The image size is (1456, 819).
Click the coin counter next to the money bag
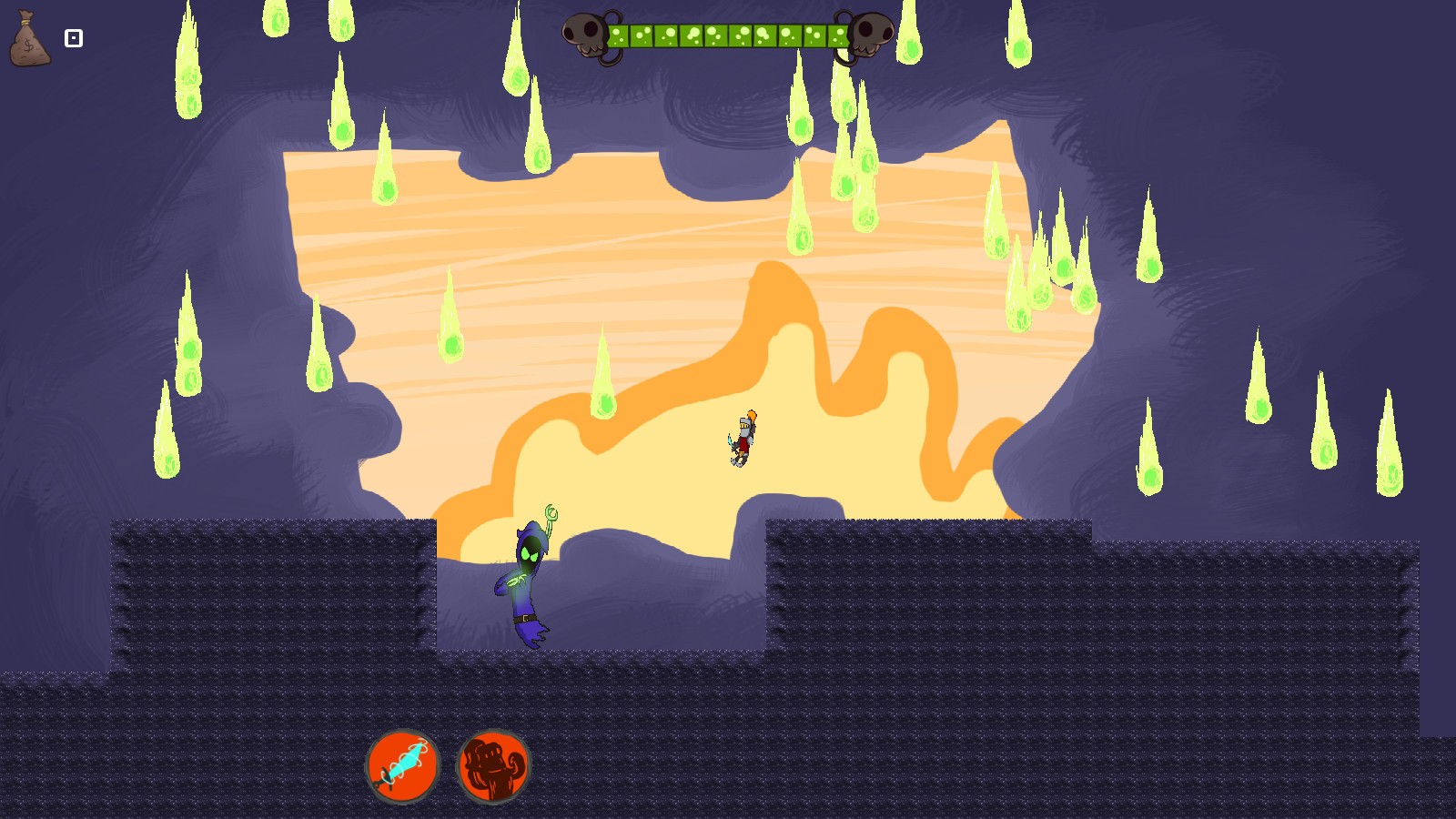pos(72,38)
